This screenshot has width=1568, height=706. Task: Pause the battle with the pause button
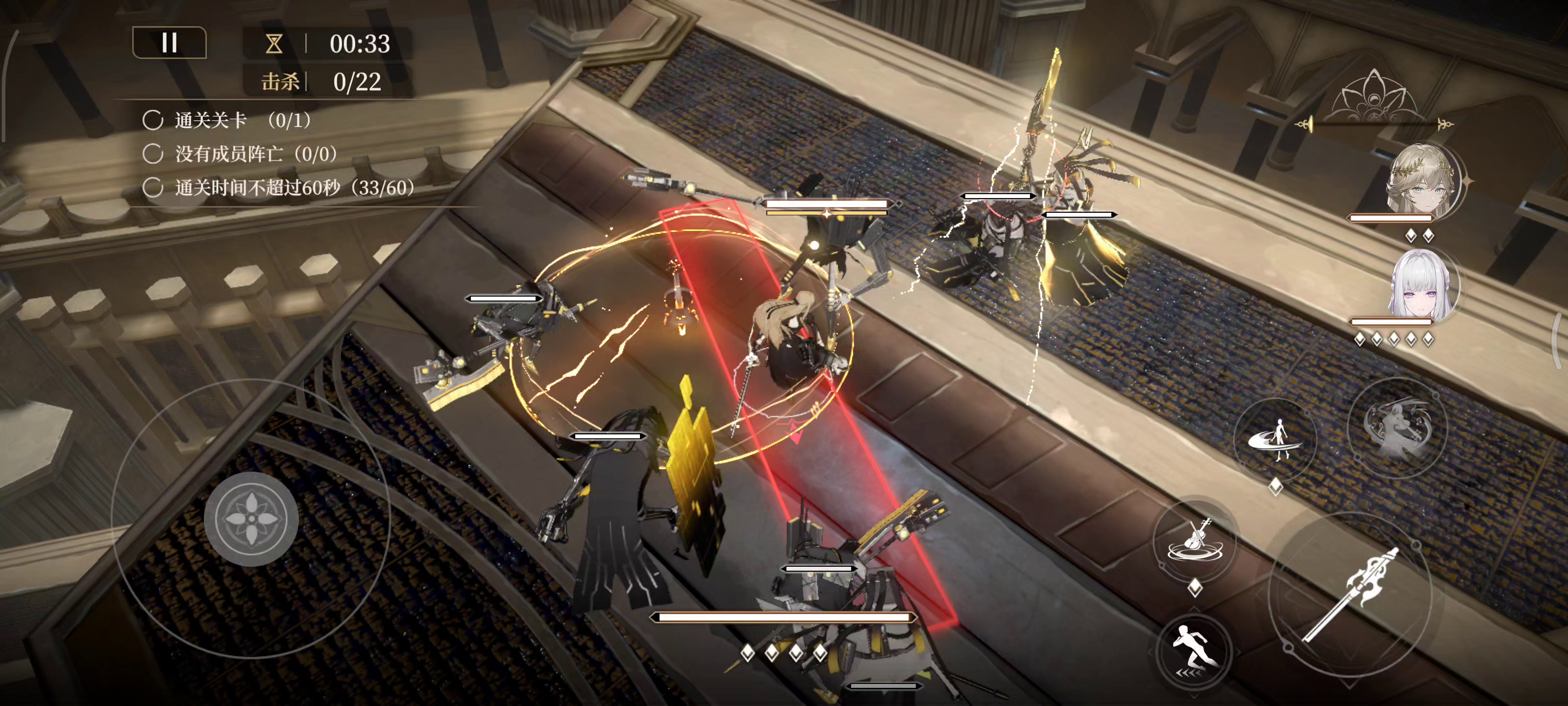click(169, 43)
